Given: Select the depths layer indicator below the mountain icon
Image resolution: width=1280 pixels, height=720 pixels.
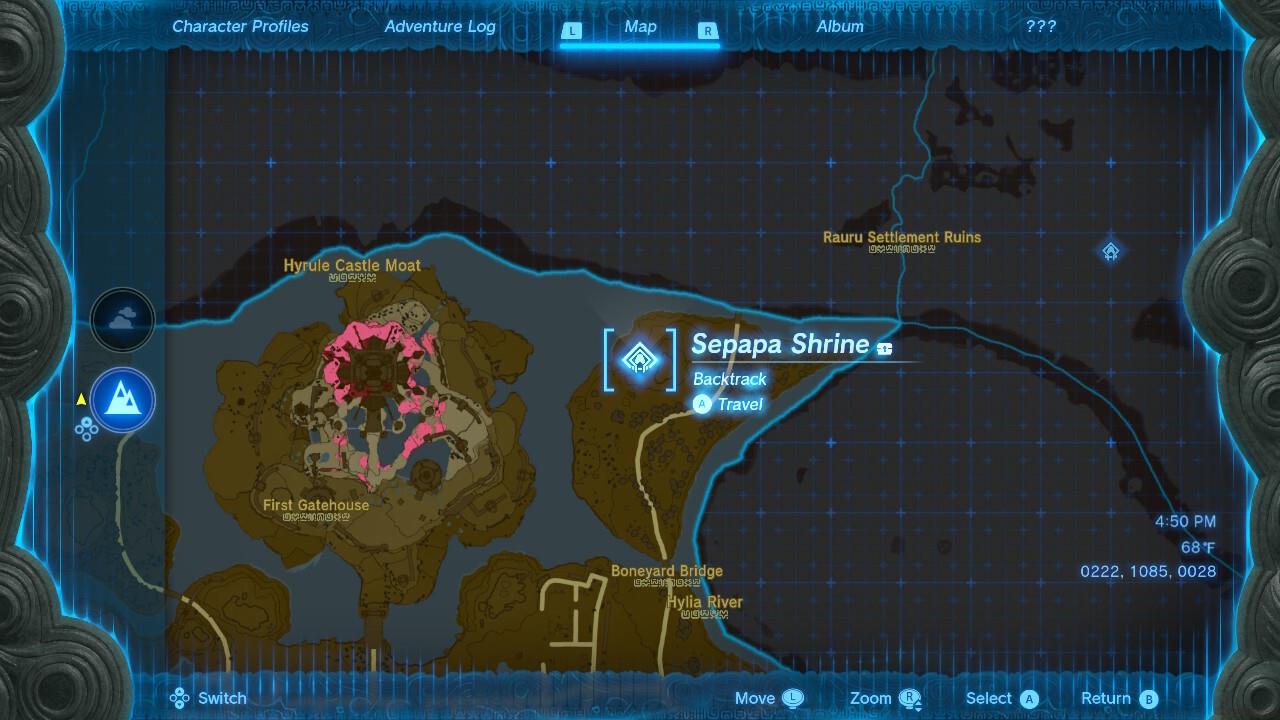Looking at the screenshot, I should tap(88, 430).
